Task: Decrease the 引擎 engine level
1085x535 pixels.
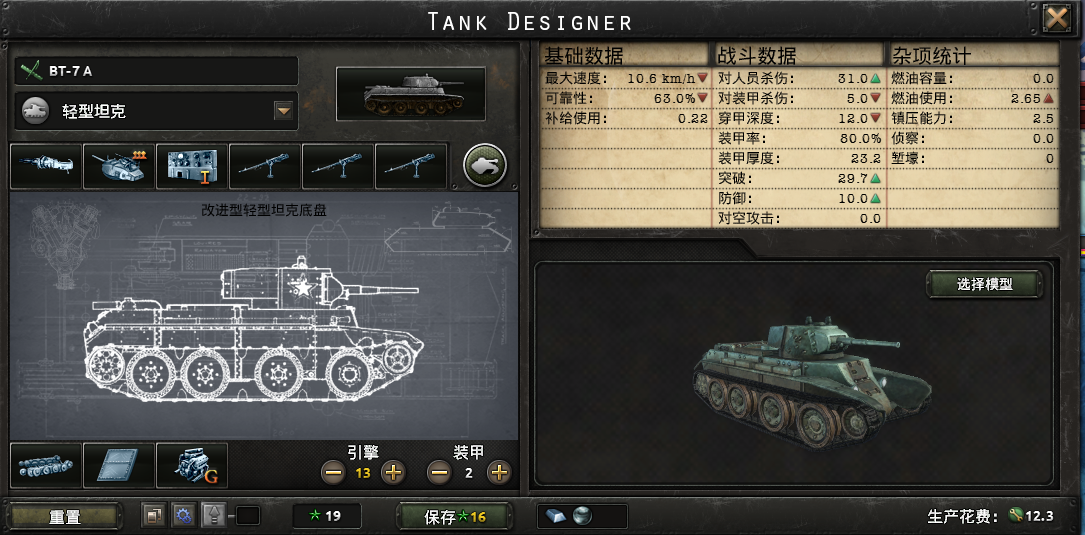Action: click(333, 472)
